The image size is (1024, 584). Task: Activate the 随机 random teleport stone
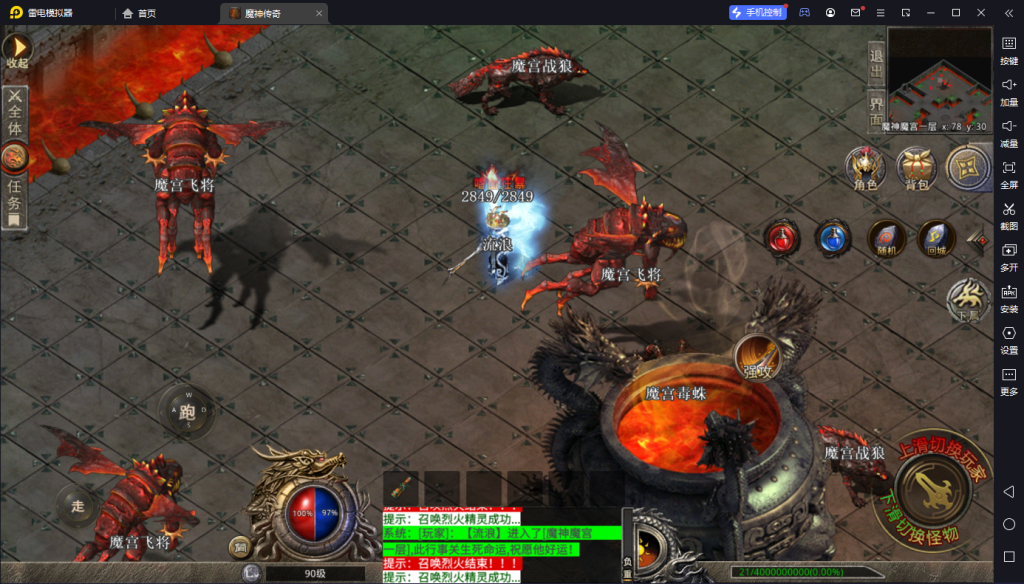pyautogui.click(x=885, y=238)
